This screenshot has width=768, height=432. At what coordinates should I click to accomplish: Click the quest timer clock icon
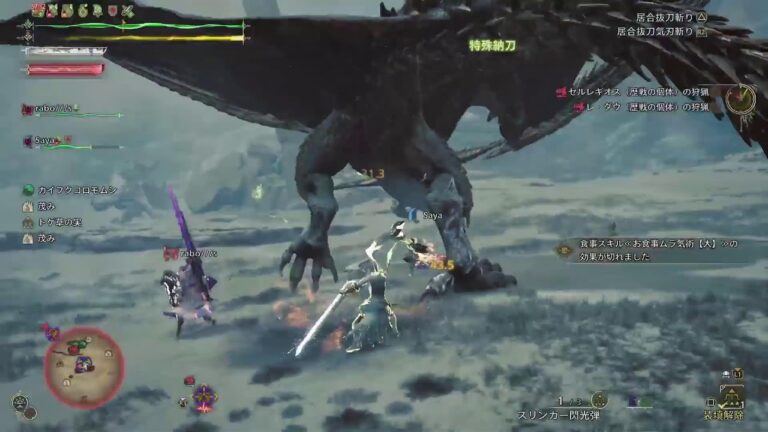pyautogui.click(x=741, y=98)
